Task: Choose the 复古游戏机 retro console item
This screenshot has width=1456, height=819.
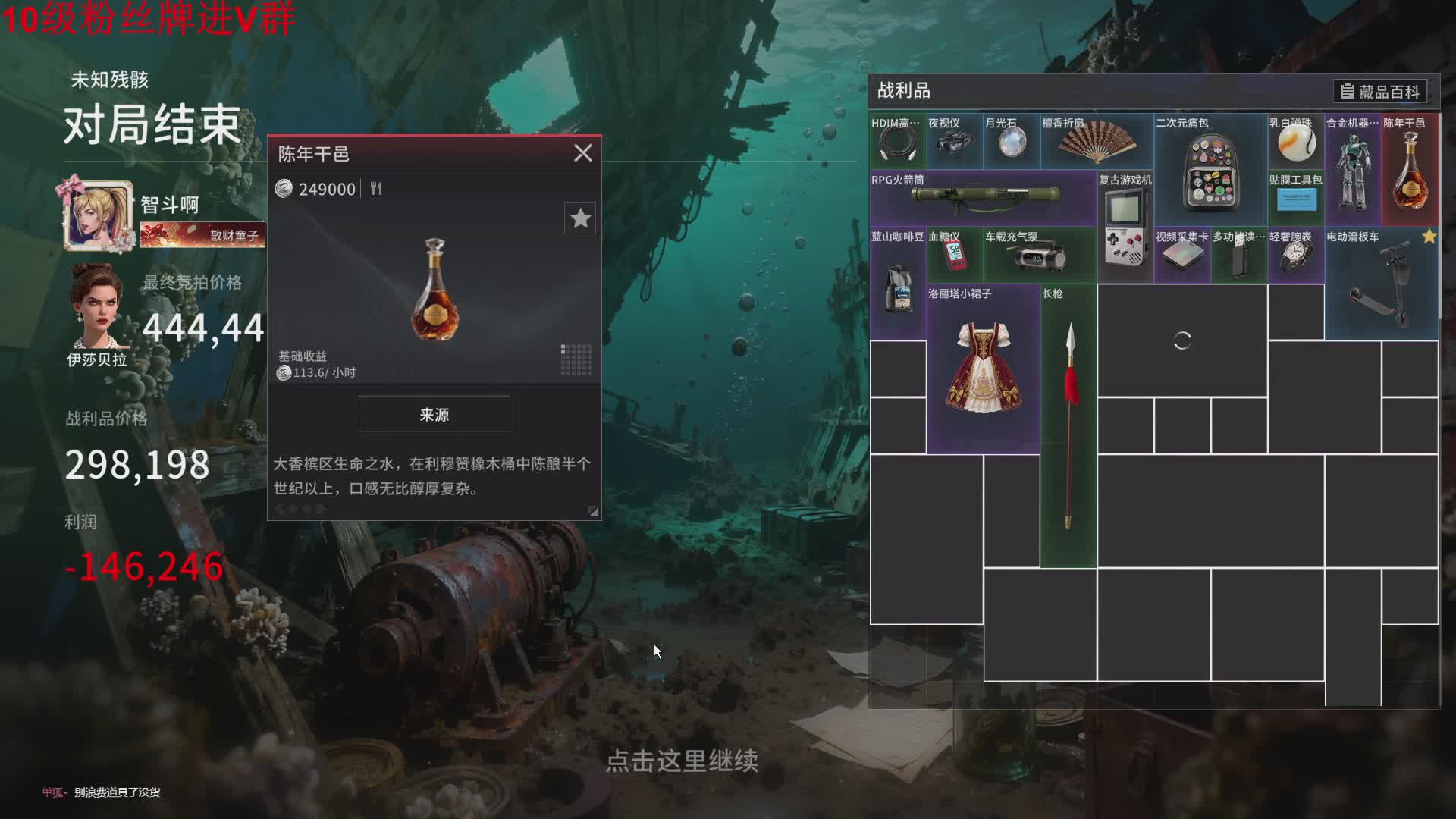Action: (1125, 227)
